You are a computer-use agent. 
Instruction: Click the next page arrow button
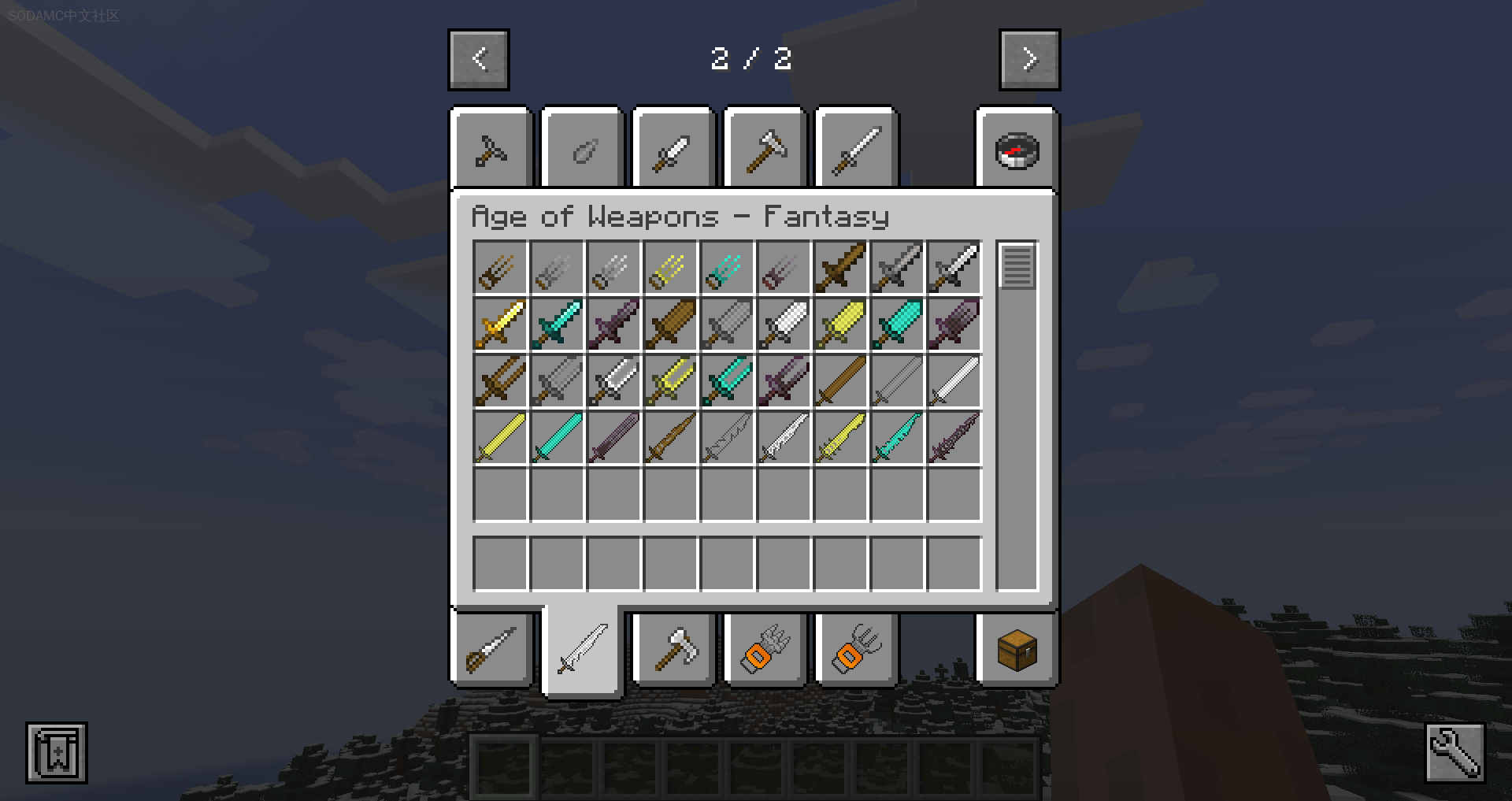[1029, 60]
